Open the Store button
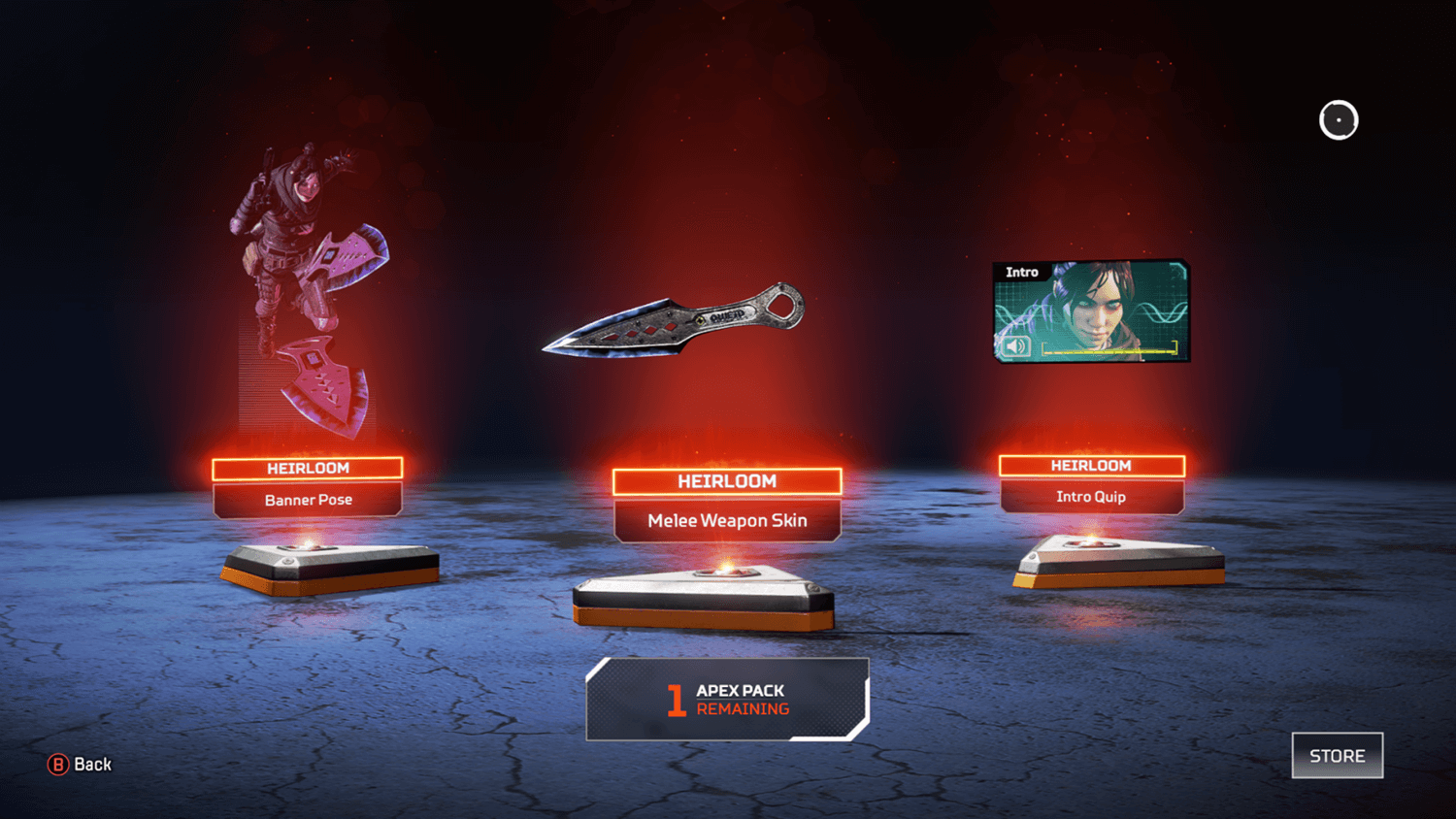This screenshot has height=819, width=1456. pyautogui.click(x=1337, y=755)
